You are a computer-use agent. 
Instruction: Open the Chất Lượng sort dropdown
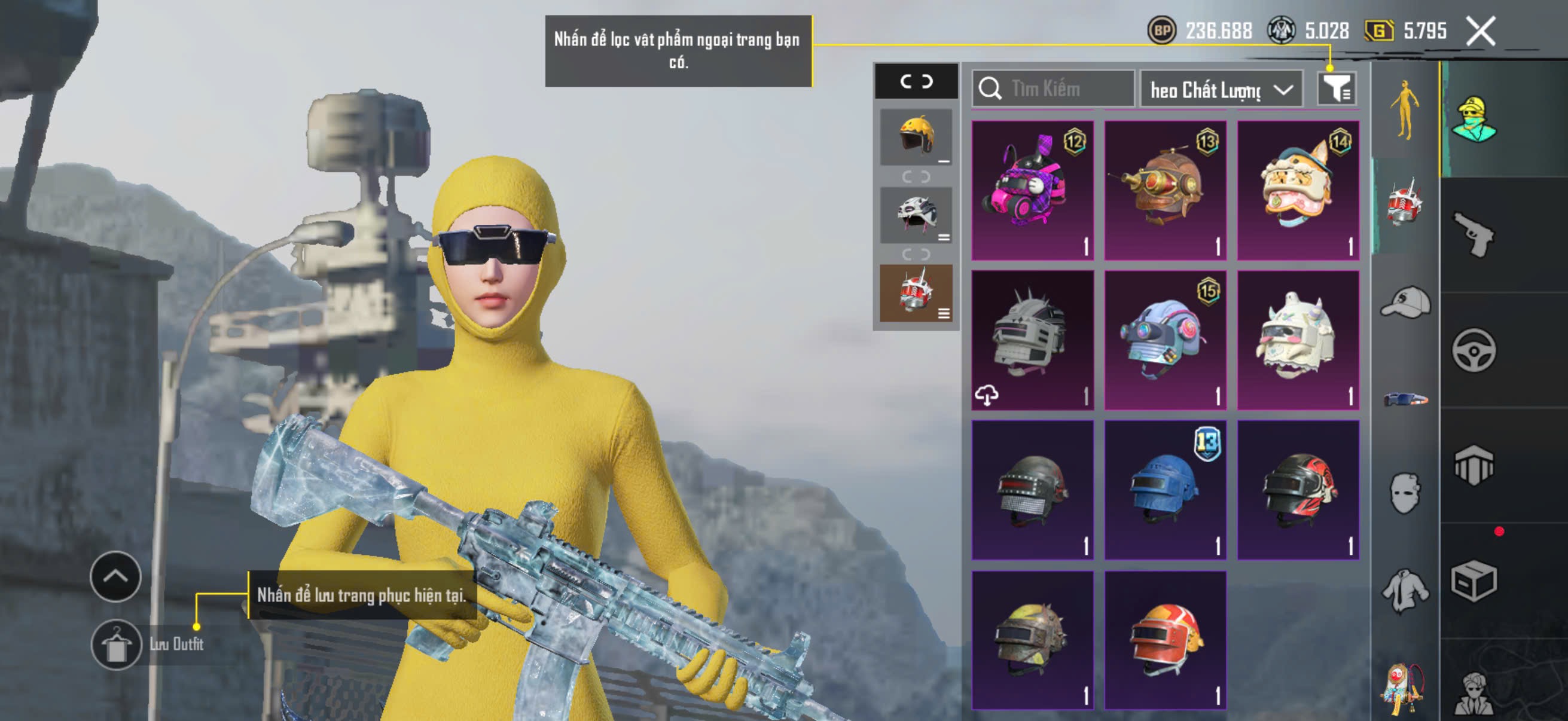1221,90
